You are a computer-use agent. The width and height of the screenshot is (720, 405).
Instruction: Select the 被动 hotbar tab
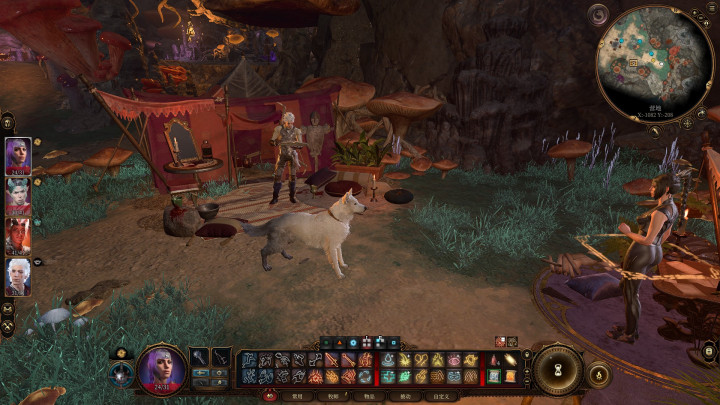click(x=405, y=396)
